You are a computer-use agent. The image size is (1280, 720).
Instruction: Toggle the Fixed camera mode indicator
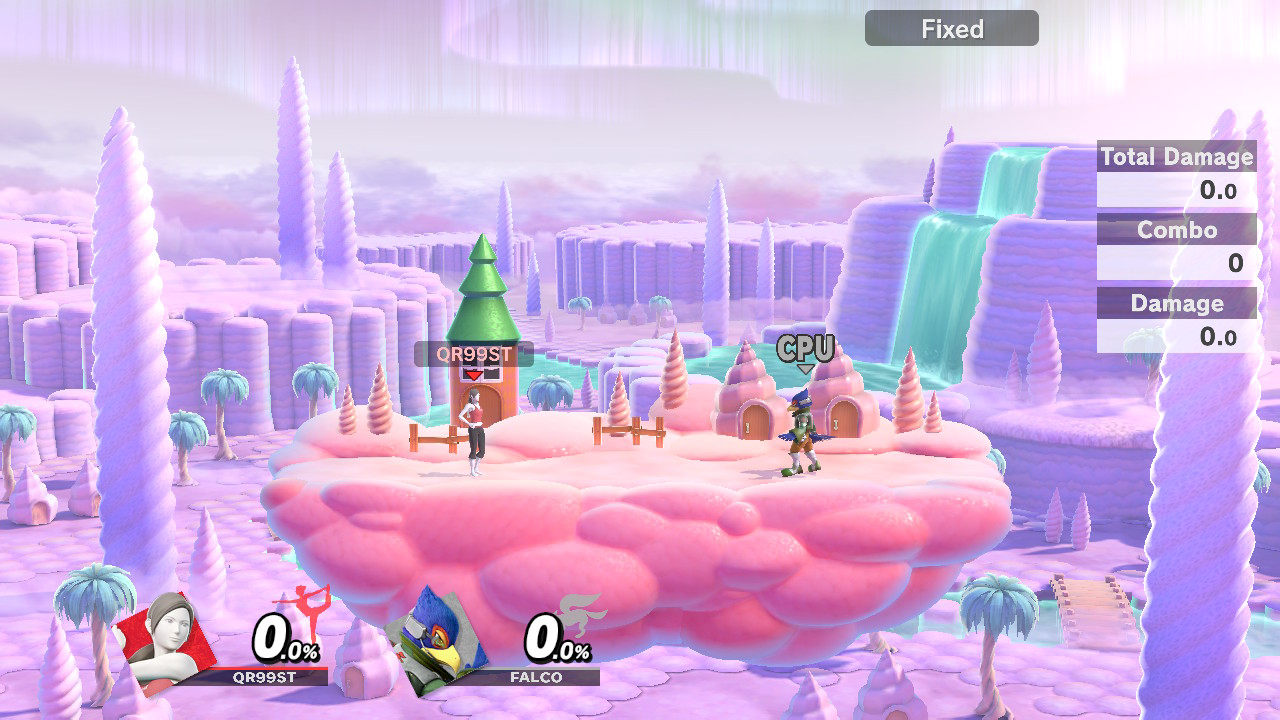point(951,28)
